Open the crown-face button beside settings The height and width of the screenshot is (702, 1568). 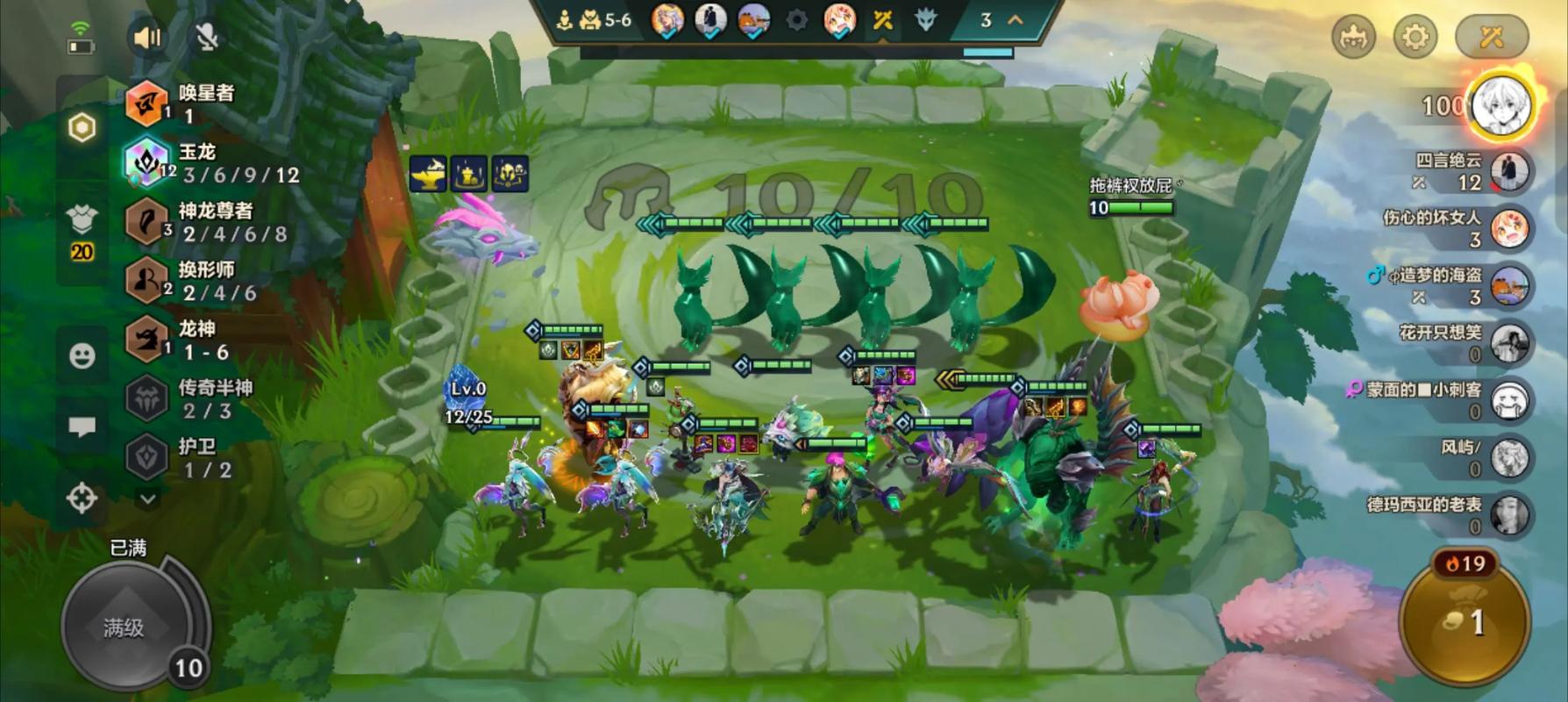pos(1353,37)
